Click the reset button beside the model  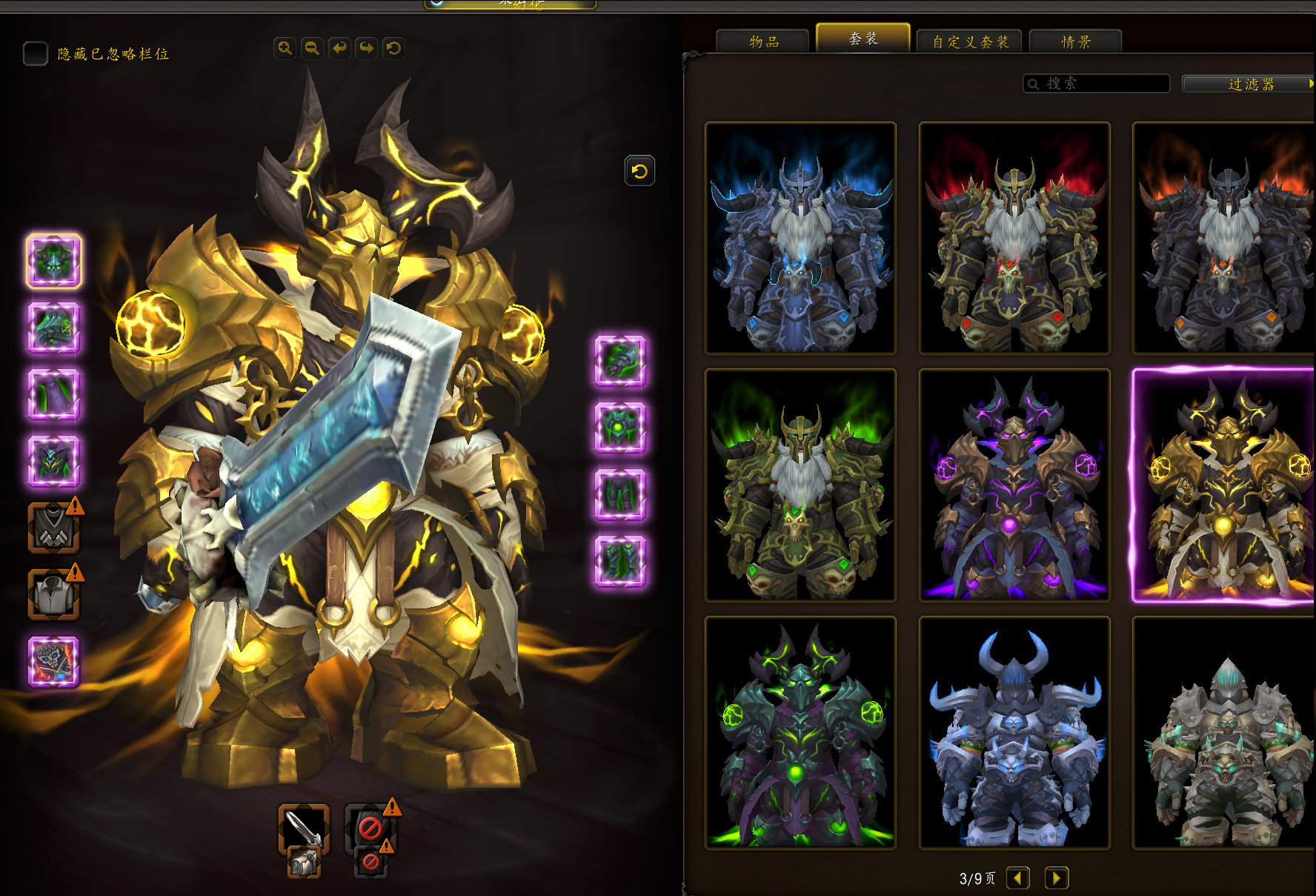tap(639, 171)
